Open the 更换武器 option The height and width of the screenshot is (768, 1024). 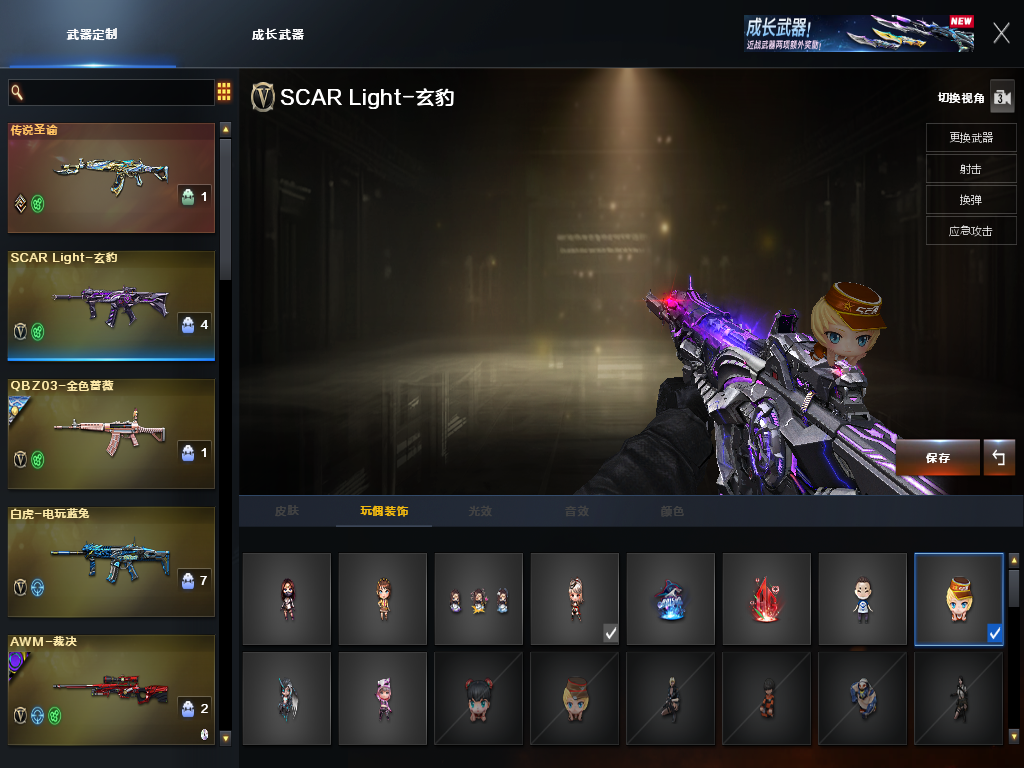coord(970,138)
